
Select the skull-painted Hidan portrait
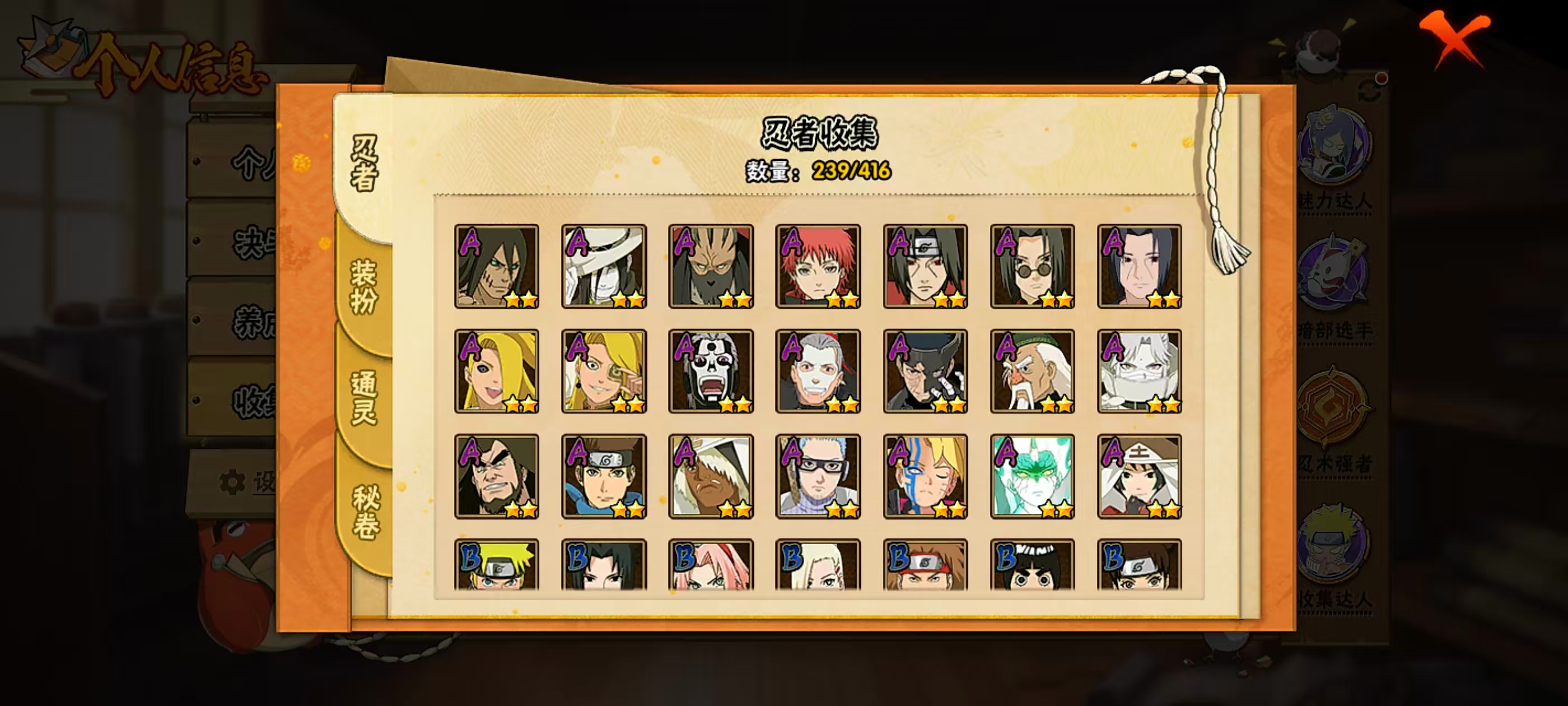point(710,371)
